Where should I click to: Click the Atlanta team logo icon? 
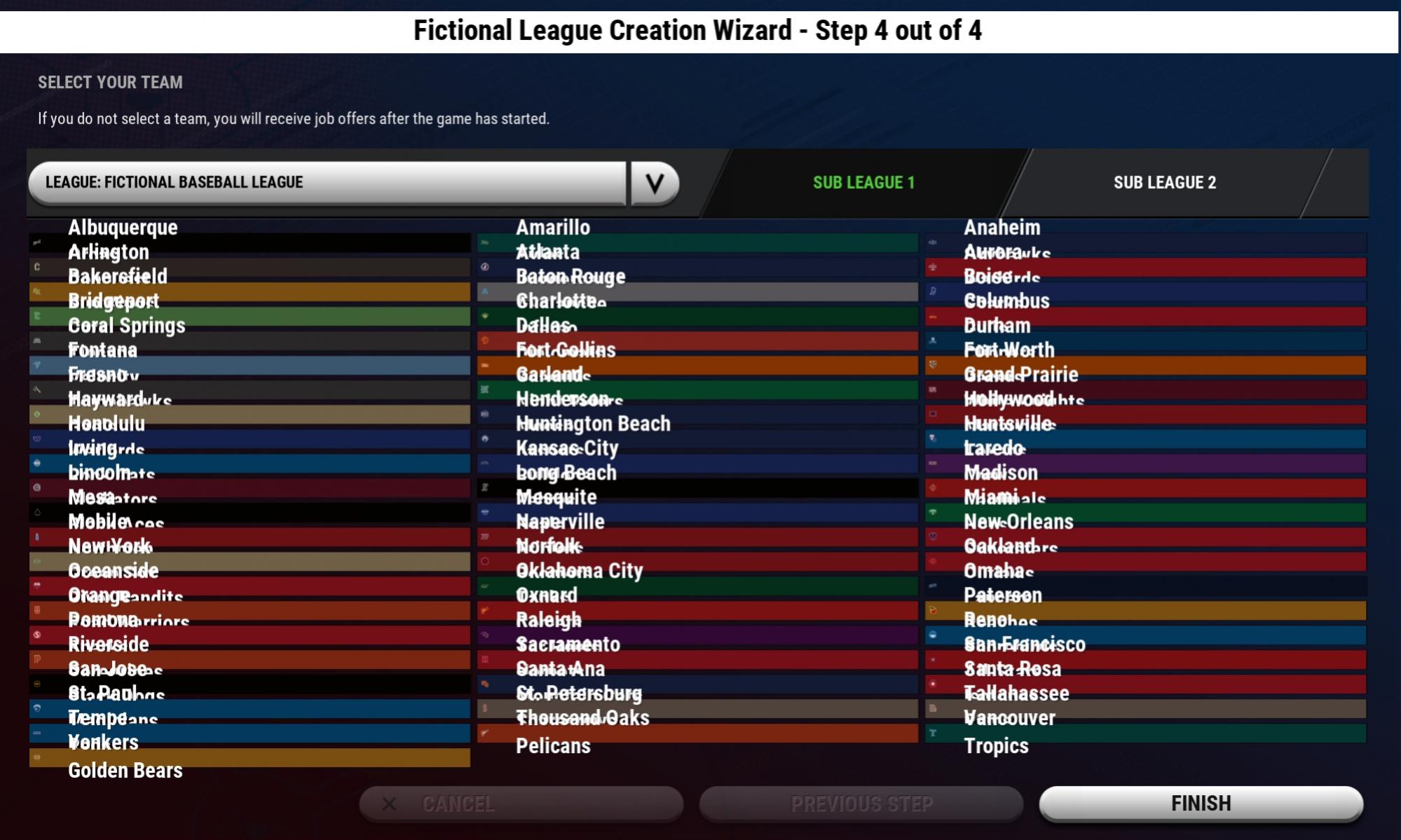(485, 243)
